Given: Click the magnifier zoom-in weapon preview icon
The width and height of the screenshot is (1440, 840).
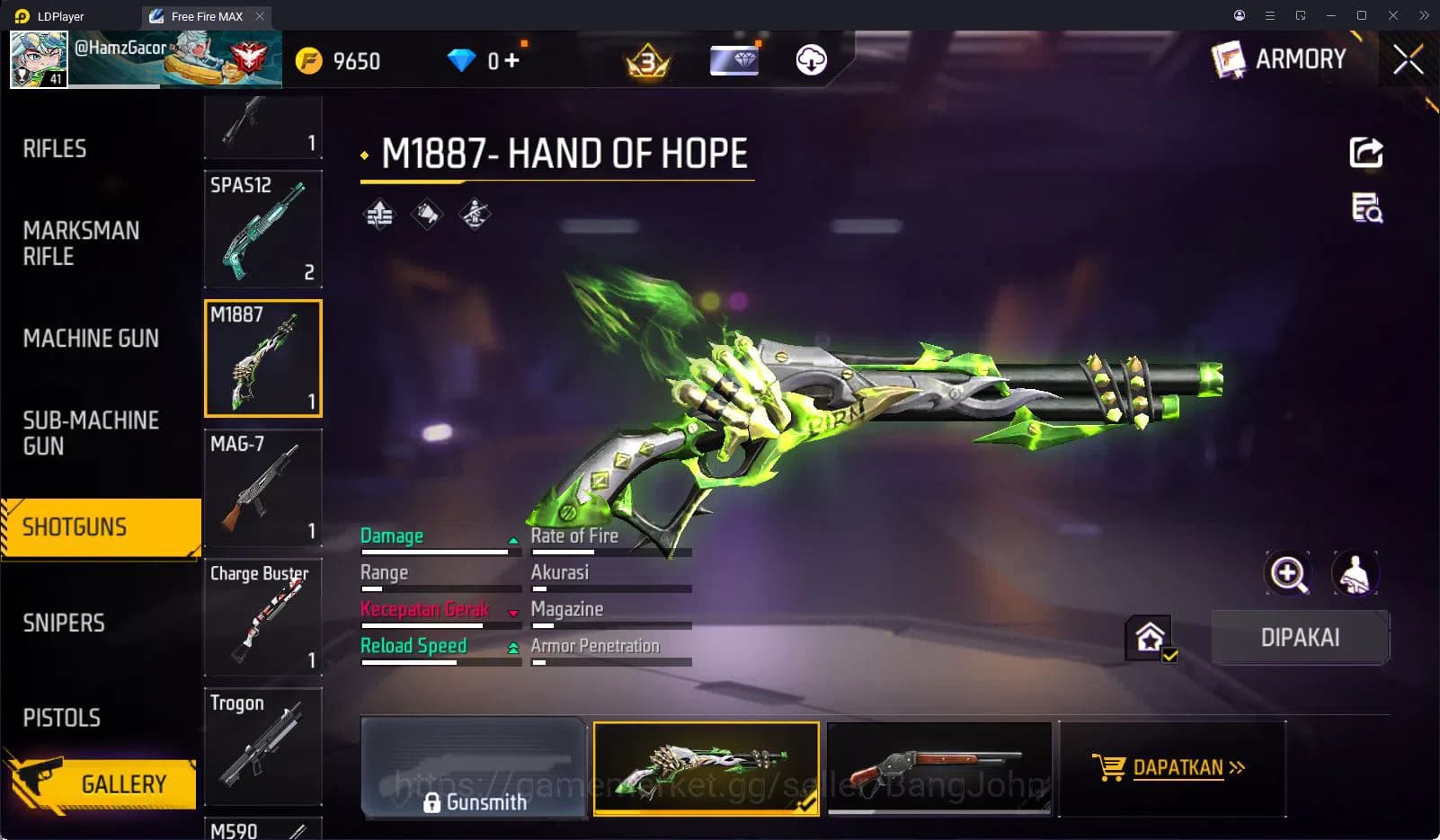Looking at the screenshot, I should (1289, 574).
